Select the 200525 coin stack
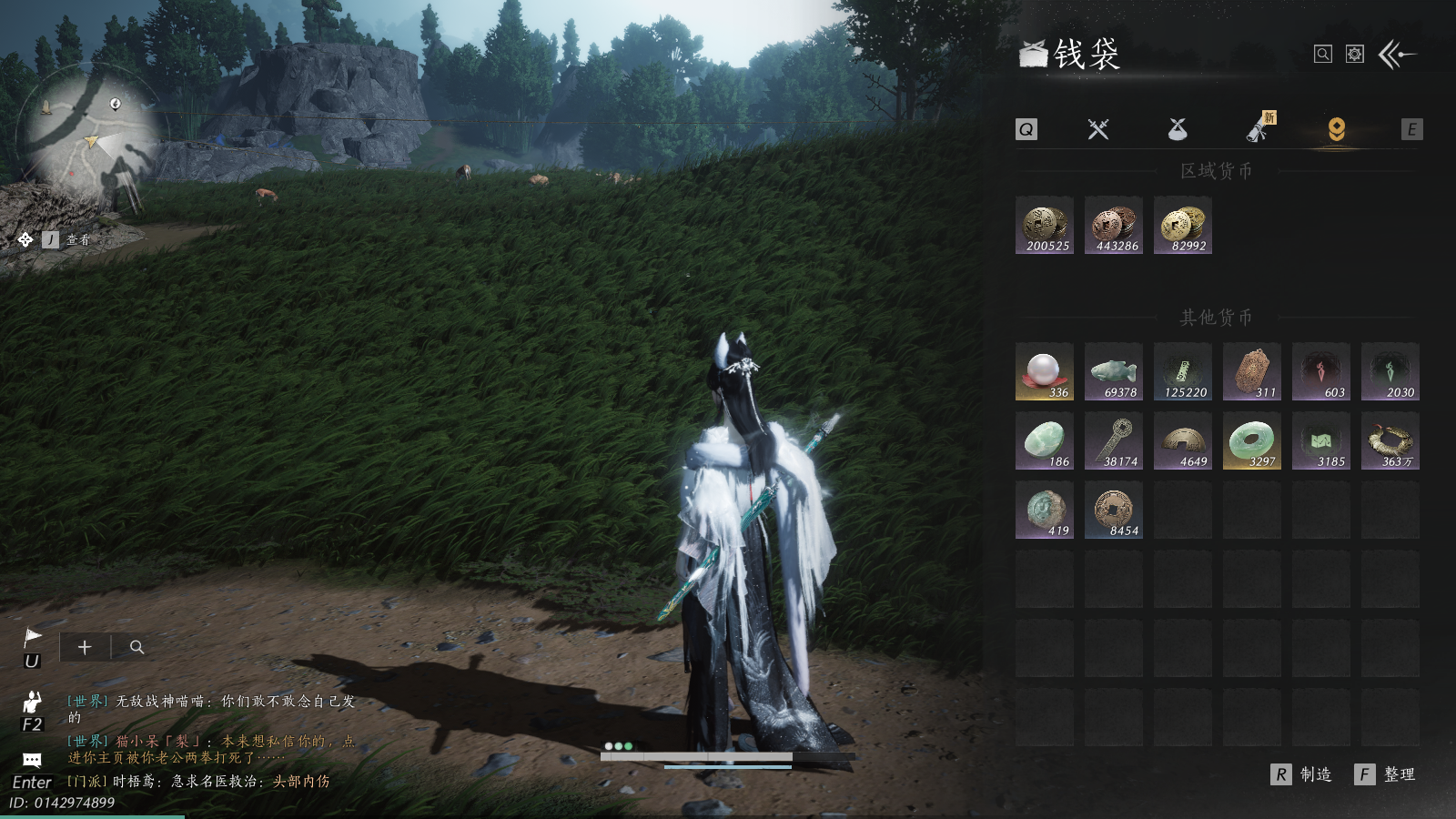Image resolution: width=1456 pixels, height=819 pixels. (x=1045, y=226)
